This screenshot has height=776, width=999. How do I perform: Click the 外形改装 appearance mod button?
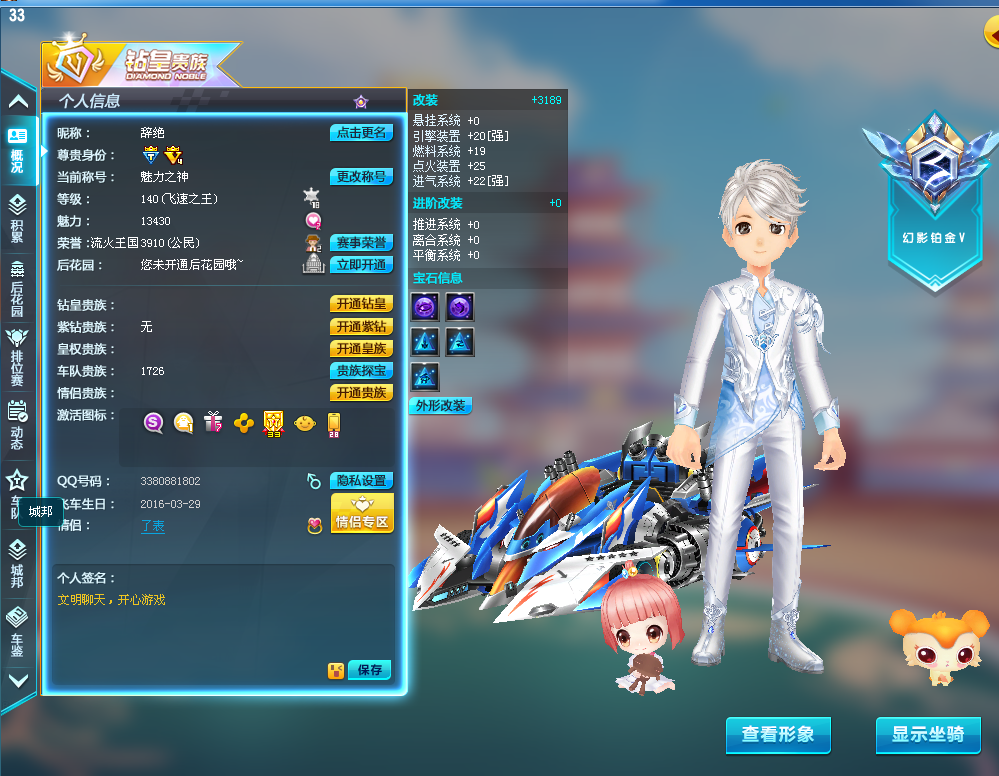click(440, 406)
